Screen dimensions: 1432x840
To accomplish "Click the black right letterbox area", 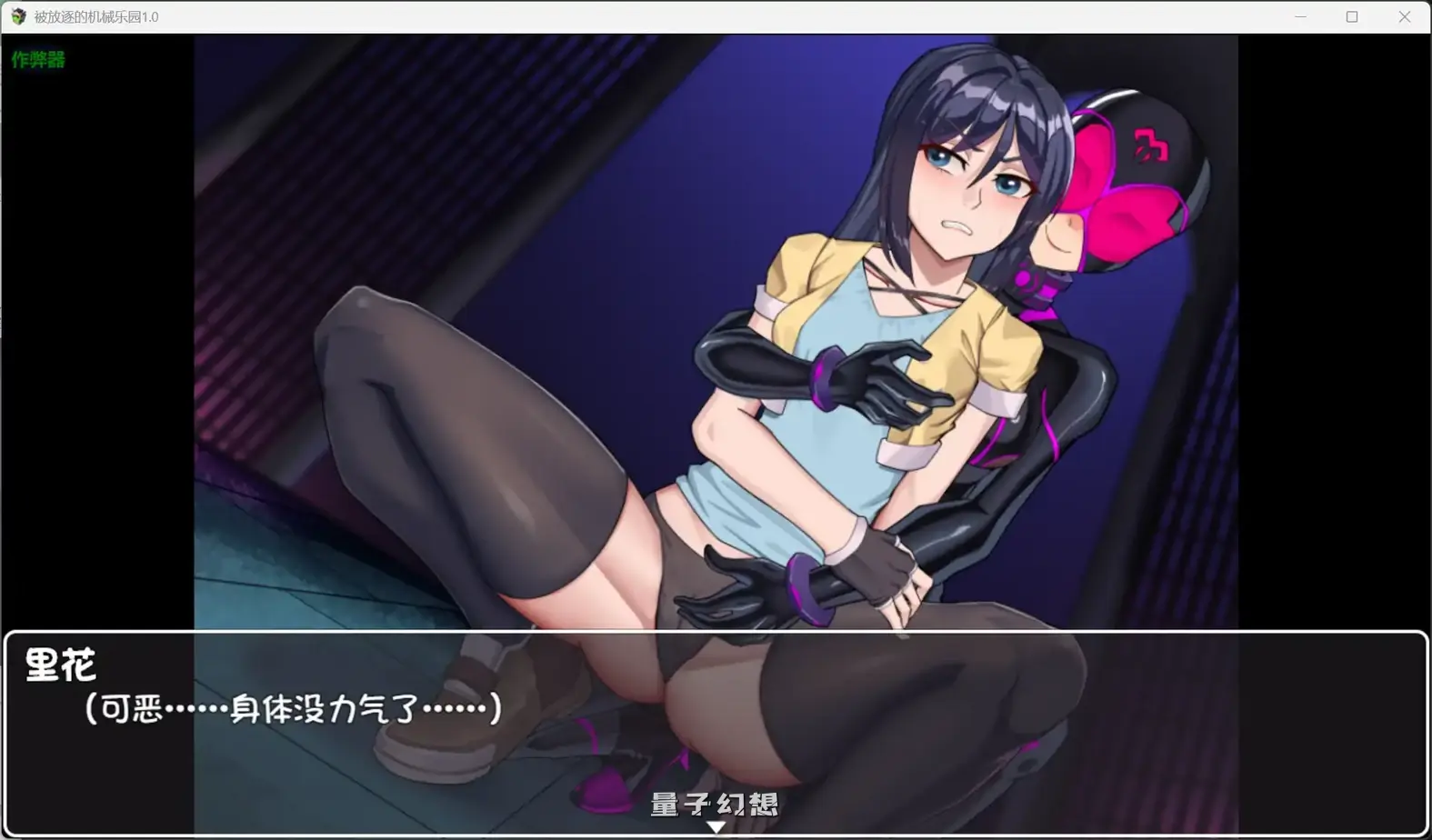I will tap(1337, 364).
